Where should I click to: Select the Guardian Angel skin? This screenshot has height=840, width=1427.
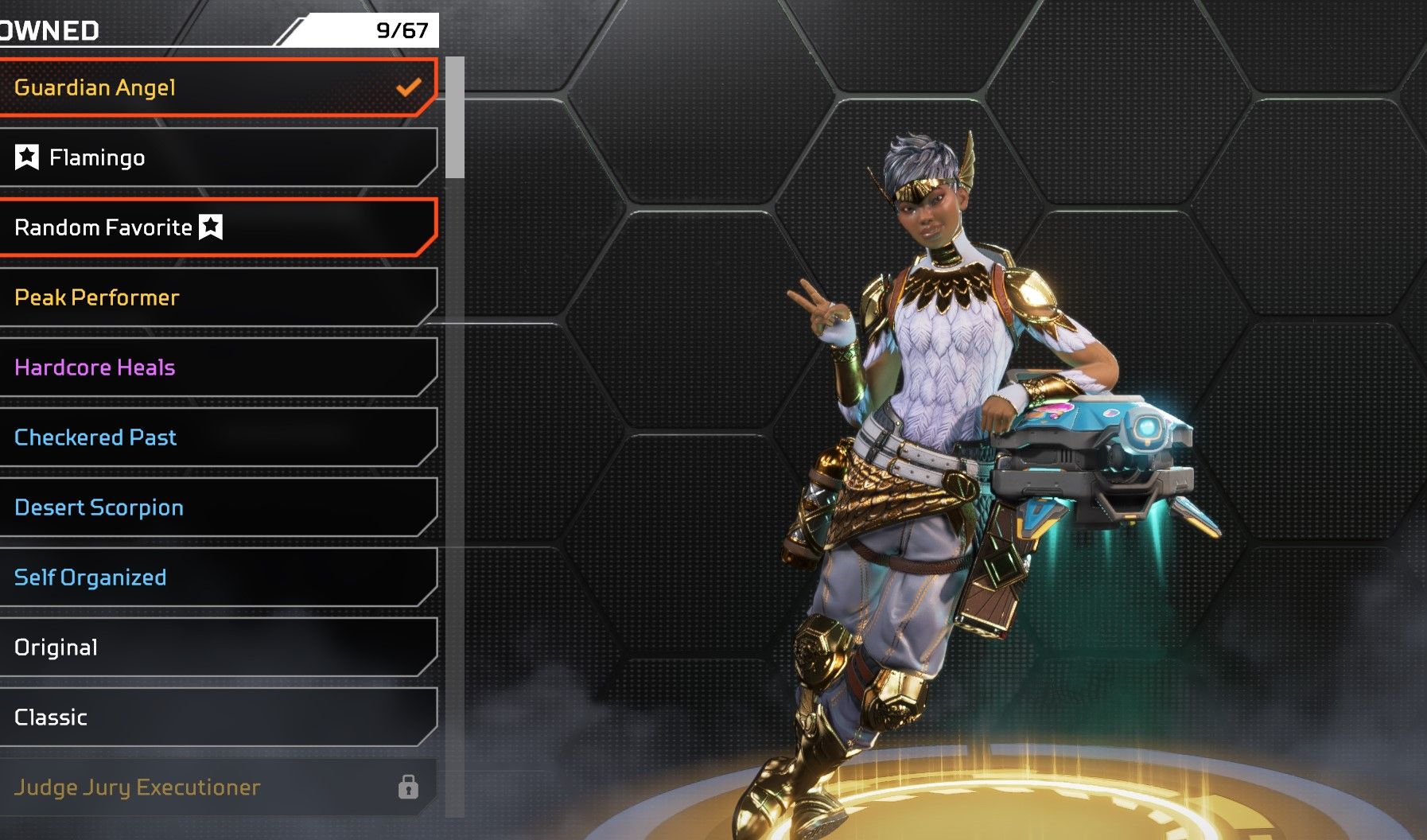tap(215, 87)
